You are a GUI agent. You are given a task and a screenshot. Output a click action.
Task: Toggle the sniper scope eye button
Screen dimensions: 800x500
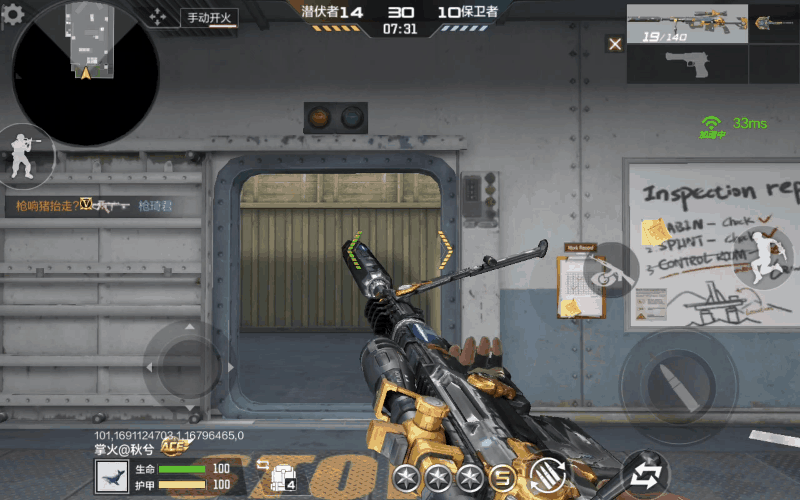click(610, 271)
